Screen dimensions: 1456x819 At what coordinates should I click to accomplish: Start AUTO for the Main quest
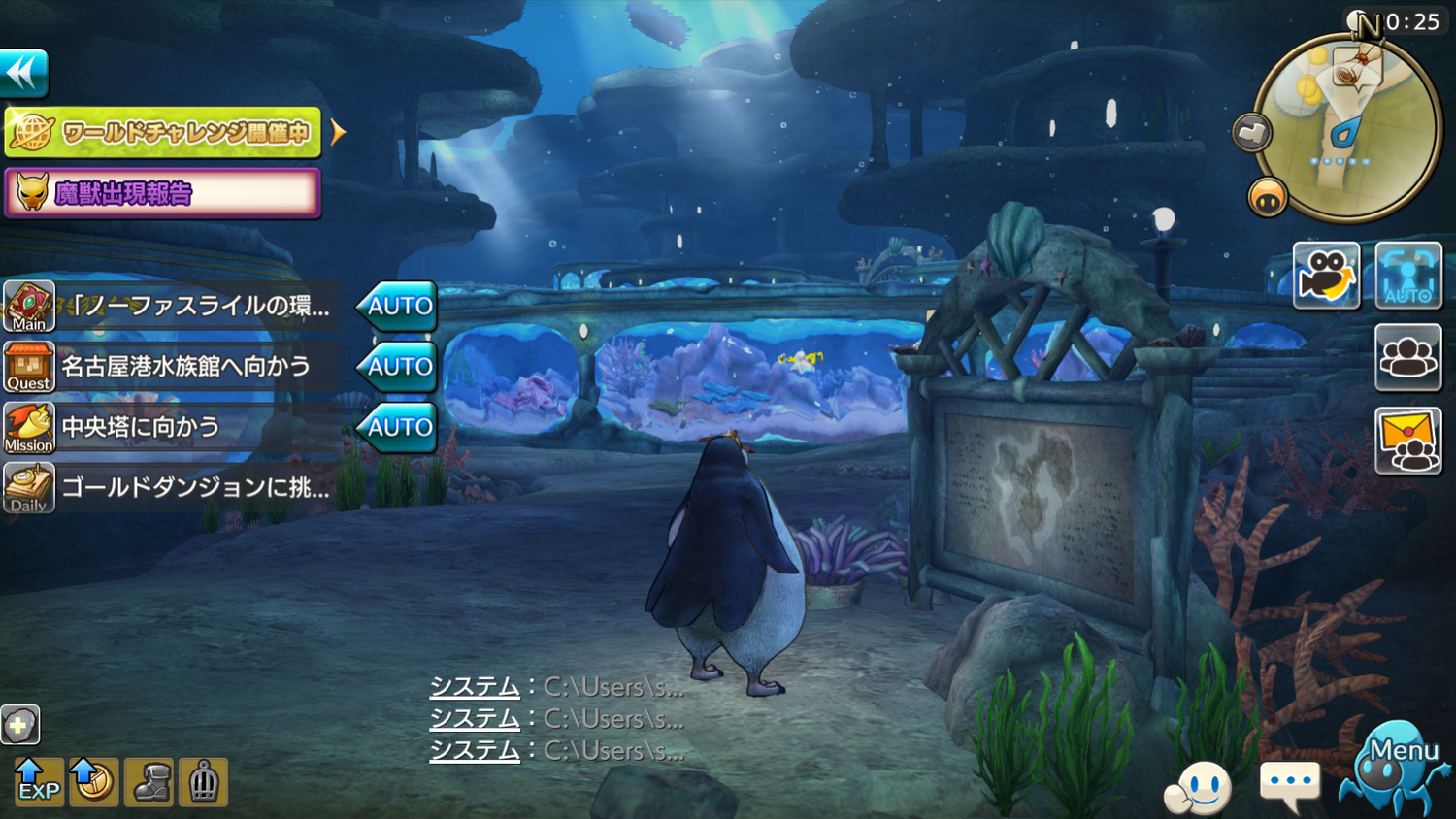pyautogui.click(x=398, y=307)
